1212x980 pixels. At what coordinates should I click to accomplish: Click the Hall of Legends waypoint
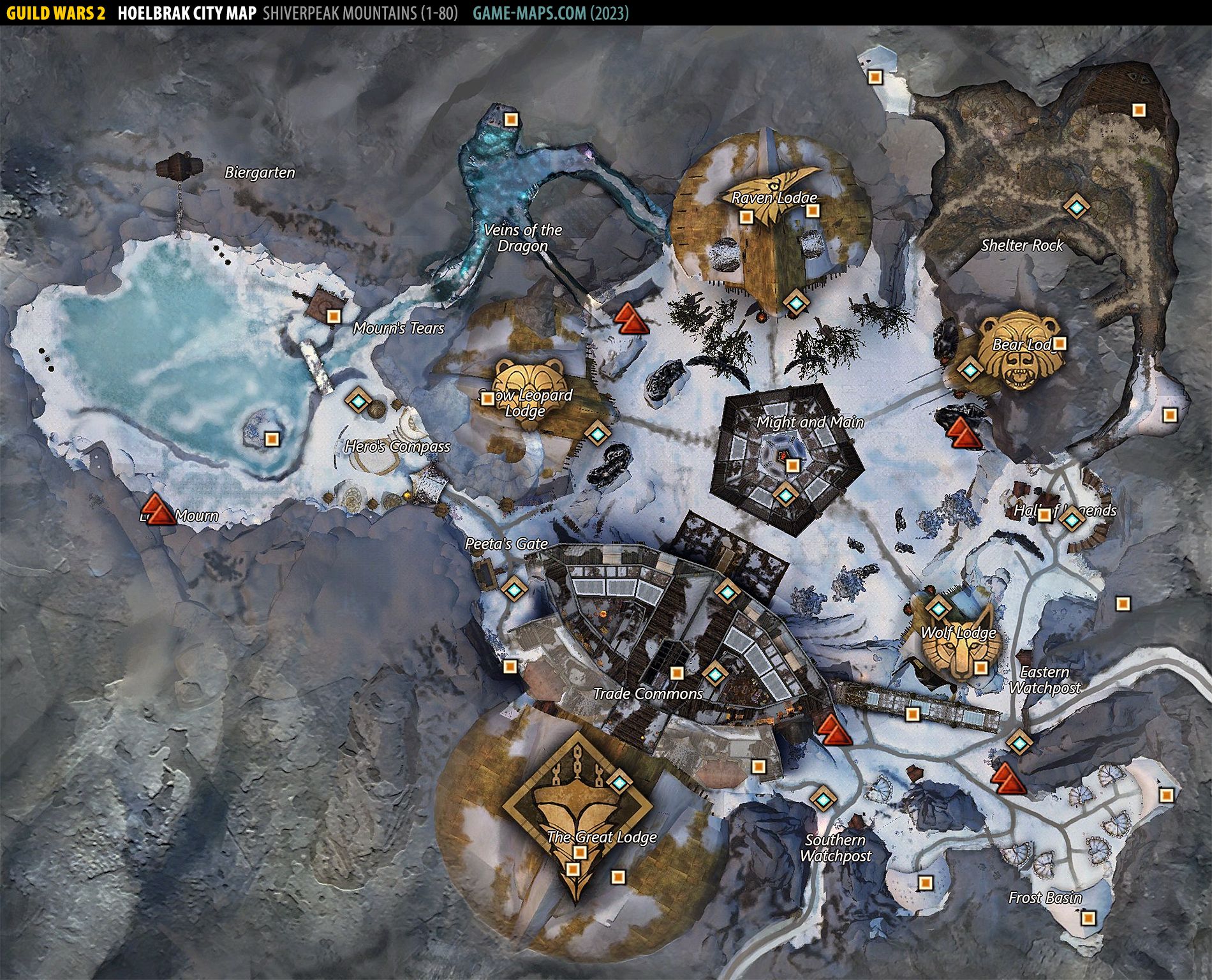(1072, 519)
